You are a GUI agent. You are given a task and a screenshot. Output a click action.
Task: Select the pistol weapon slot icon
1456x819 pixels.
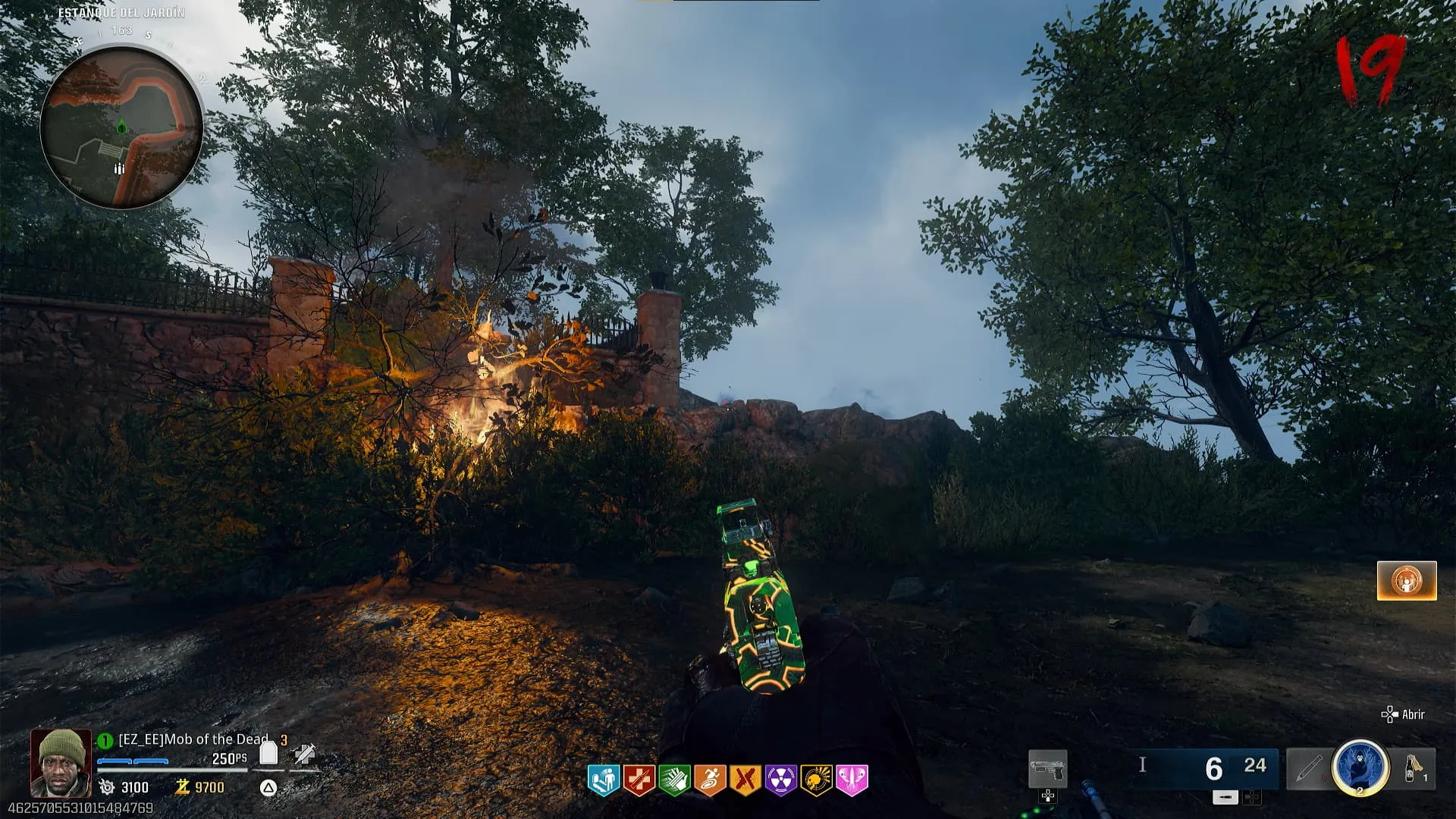point(1047,769)
